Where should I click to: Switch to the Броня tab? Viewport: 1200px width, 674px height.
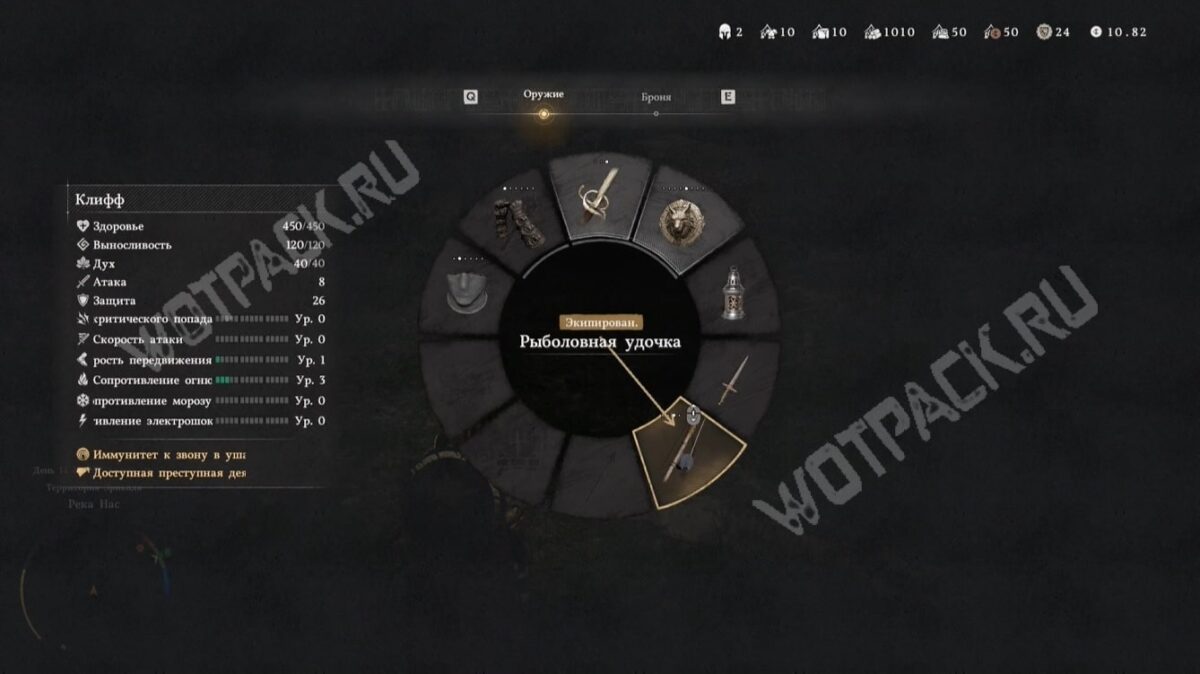(x=656, y=98)
